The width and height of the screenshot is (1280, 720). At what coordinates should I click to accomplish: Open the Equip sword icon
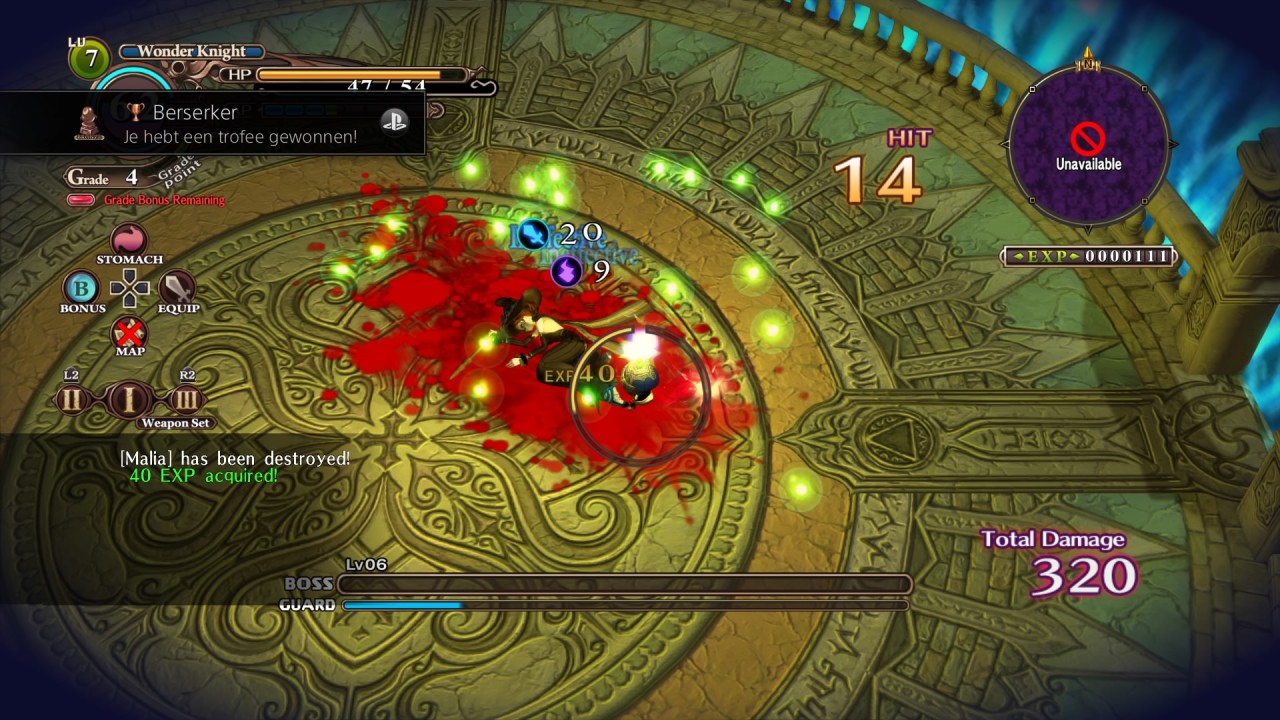pos(177,288)
